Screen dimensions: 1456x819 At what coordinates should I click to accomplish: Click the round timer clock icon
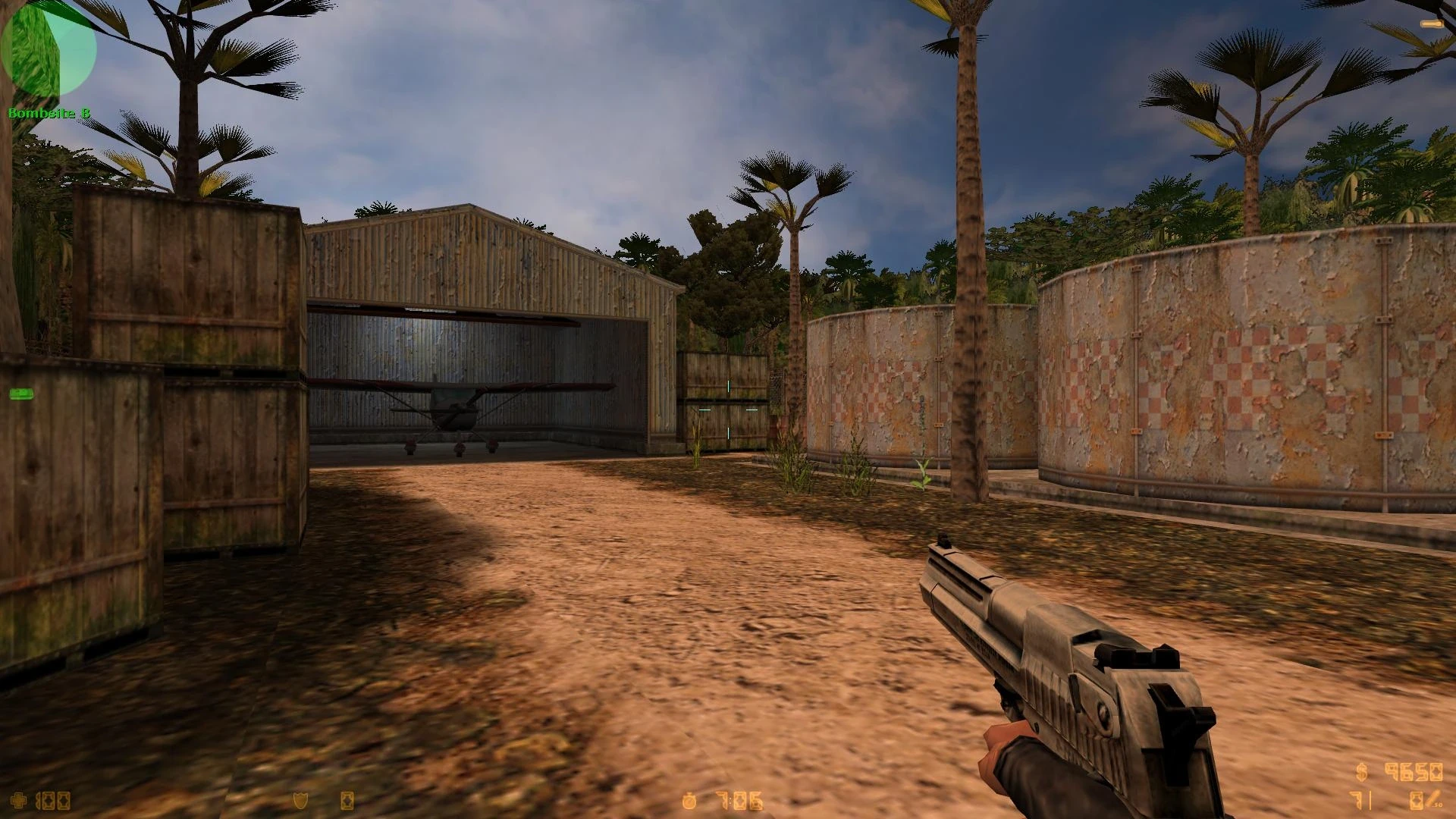[689, 800]
